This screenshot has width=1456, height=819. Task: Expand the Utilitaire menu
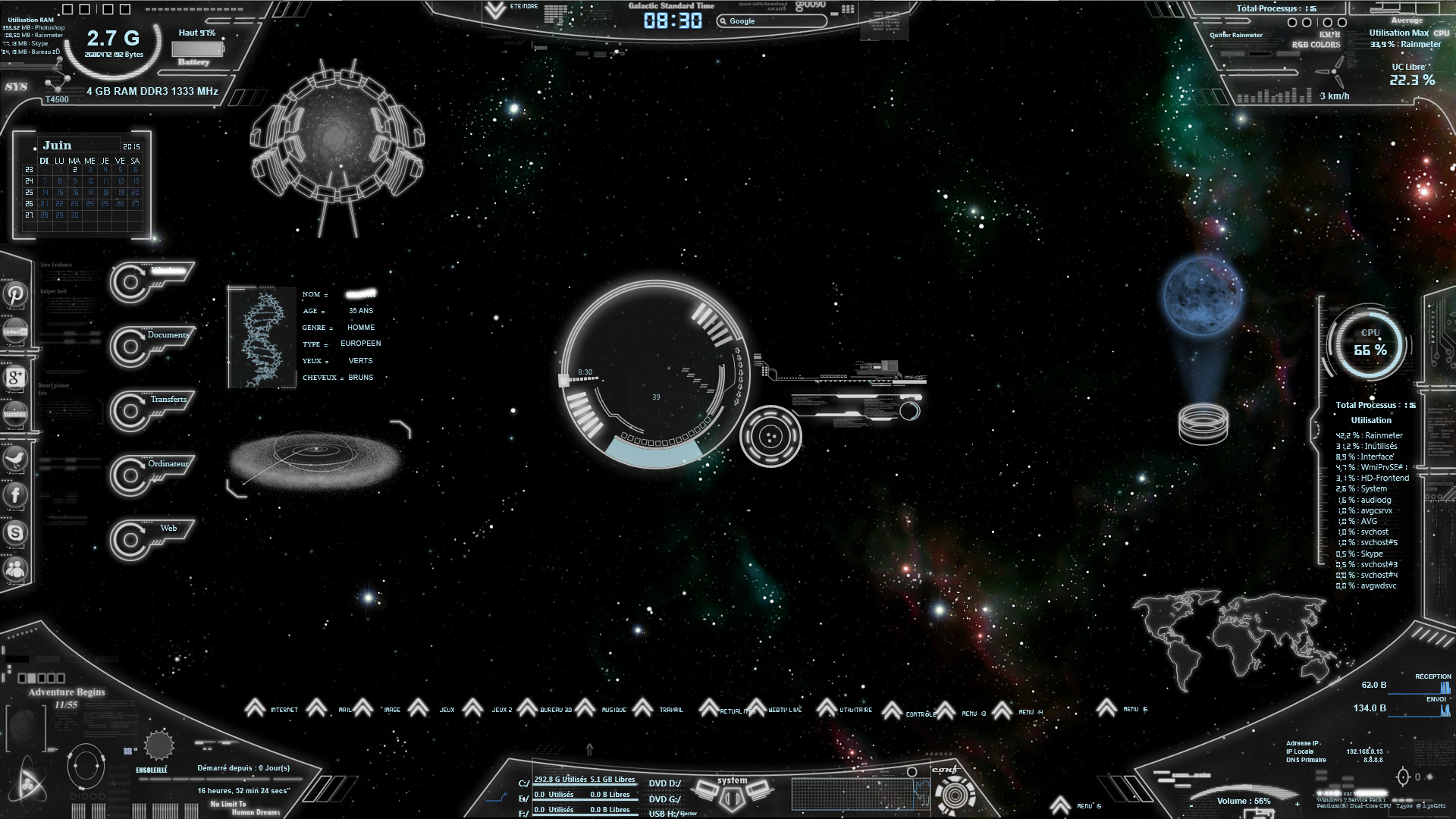pos(827,709)
